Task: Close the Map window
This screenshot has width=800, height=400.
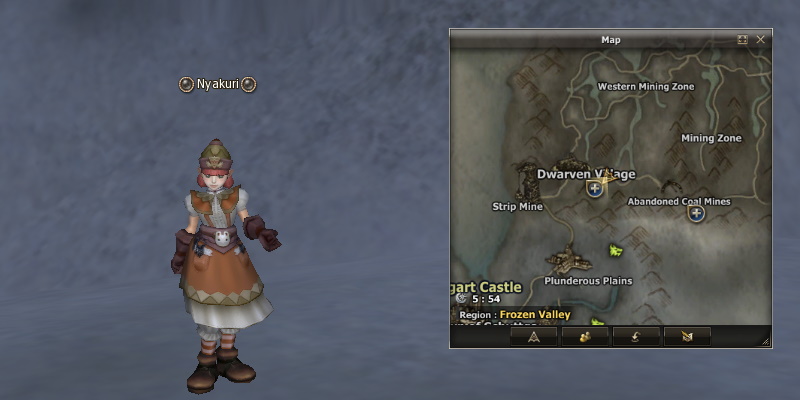Action: point(761,40)
